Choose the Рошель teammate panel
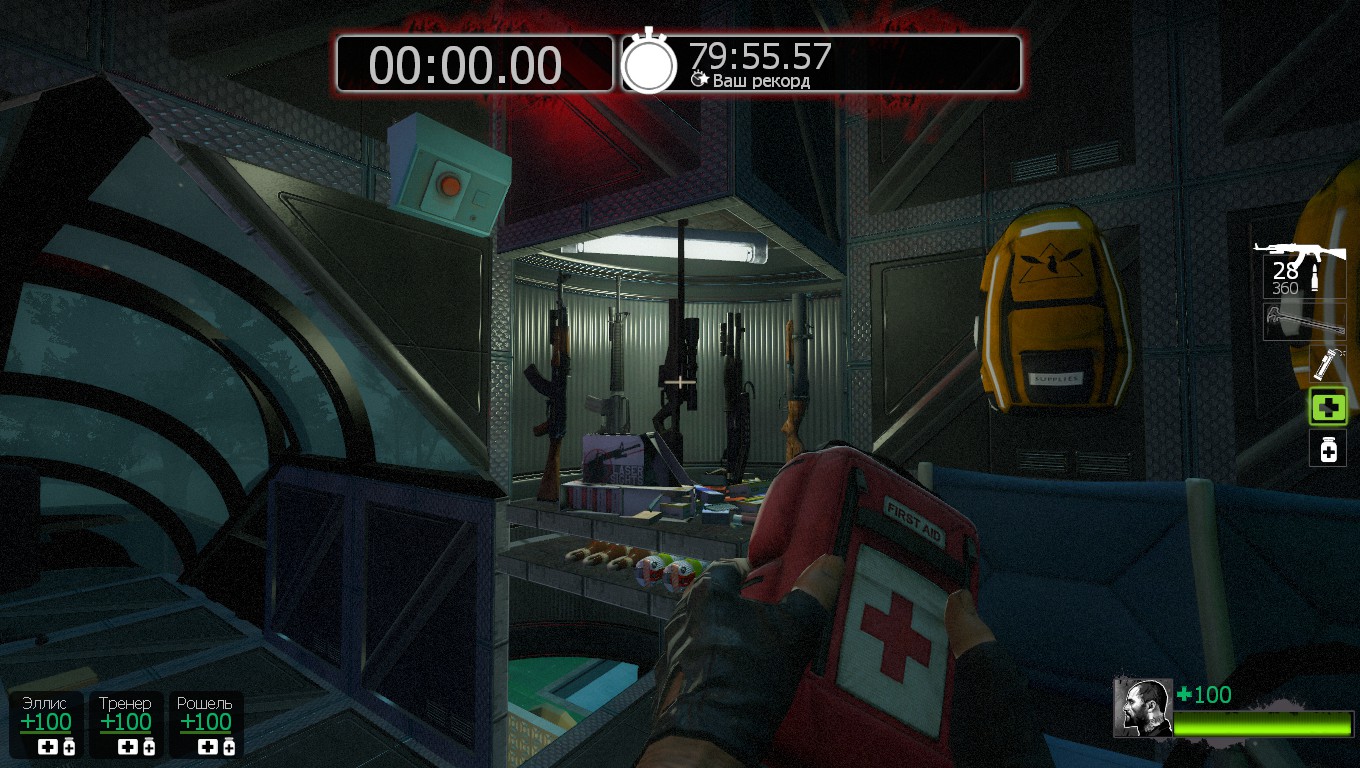Viewport: 1360px width, 768px height. point(205,724)
